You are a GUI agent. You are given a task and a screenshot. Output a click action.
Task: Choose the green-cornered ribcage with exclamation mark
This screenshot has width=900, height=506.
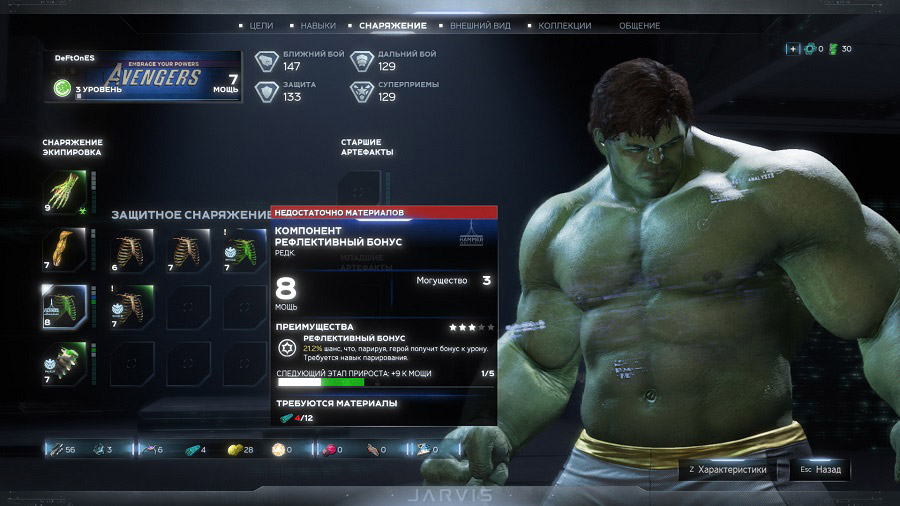130,305
